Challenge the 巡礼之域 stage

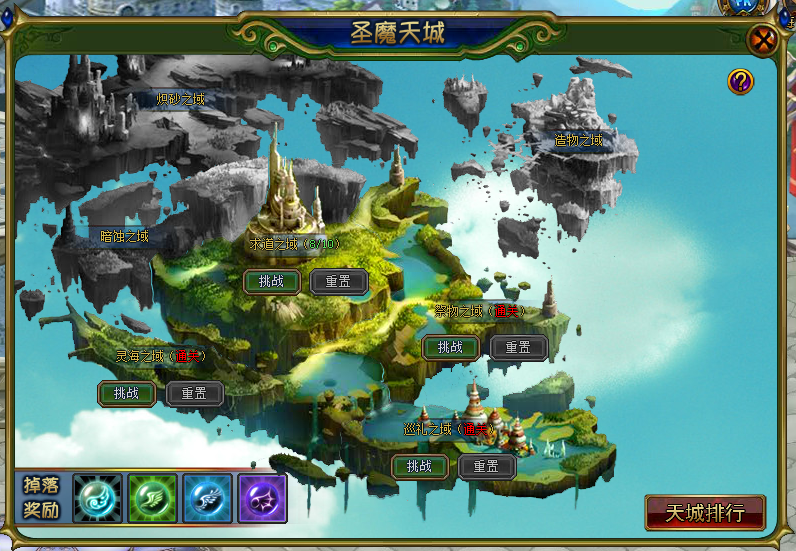point(419,465)
